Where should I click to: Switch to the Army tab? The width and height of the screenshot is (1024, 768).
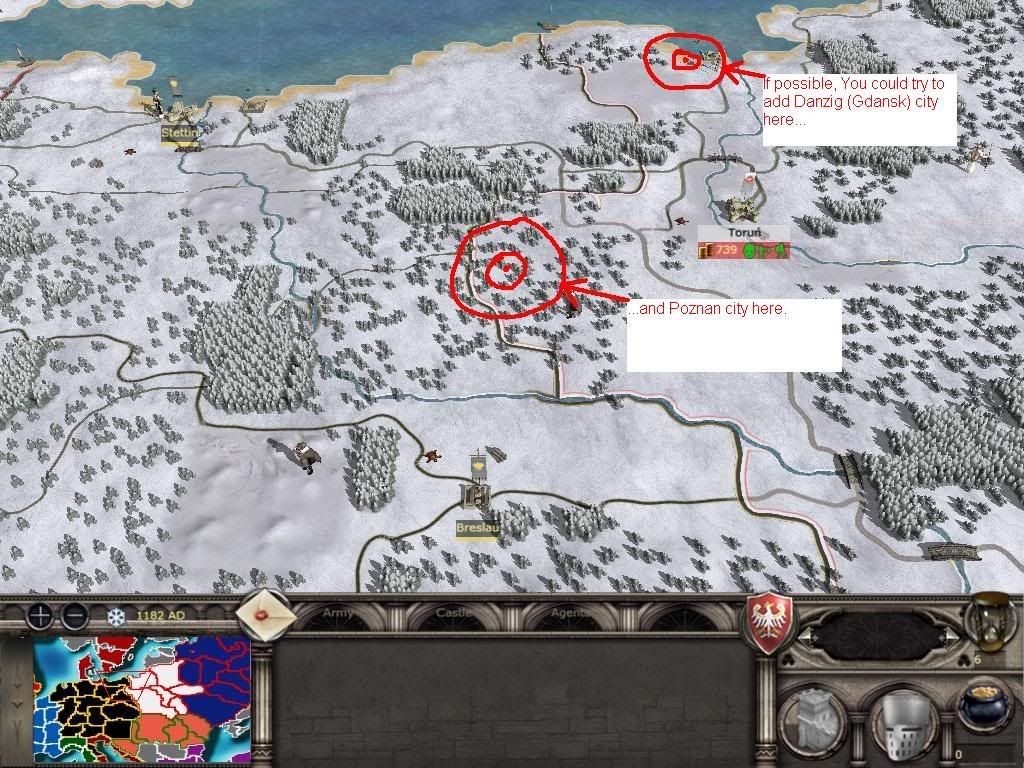[x=337, y=614]
